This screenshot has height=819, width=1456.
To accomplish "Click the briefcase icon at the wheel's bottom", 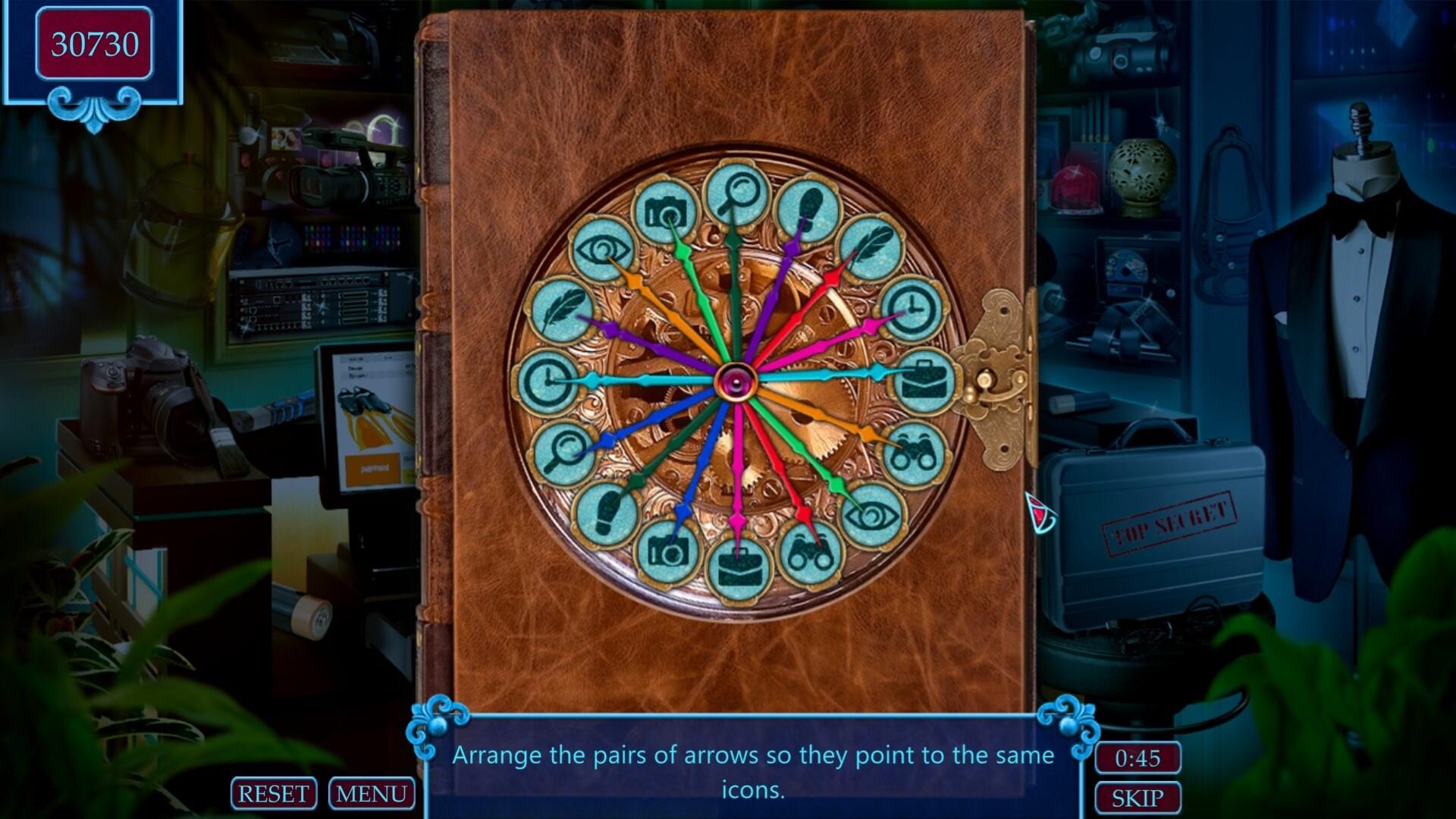I will [738, 567].
